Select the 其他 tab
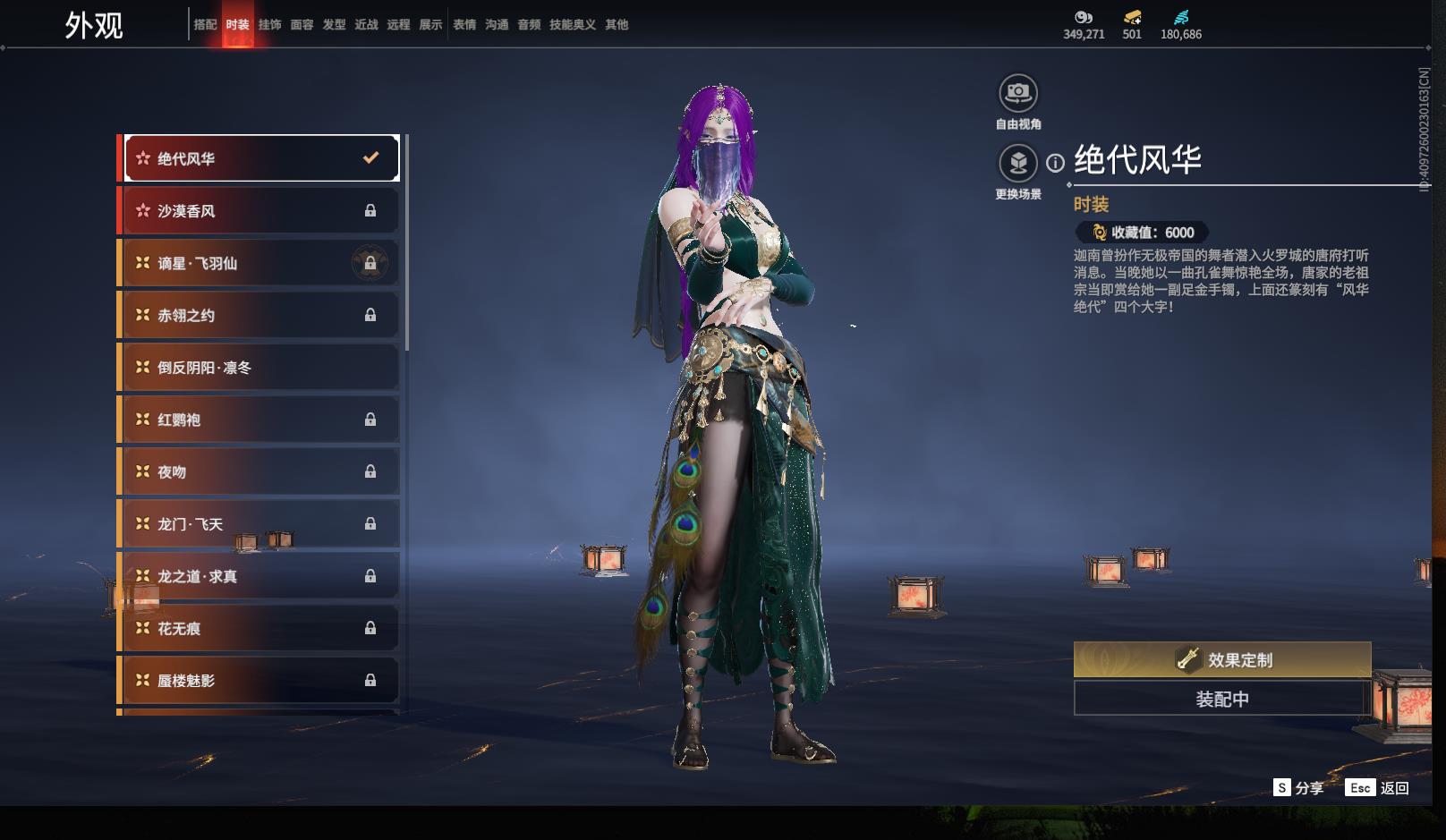Image resolution: width=1446 pixels, height=840 pixels. (x=617, y=25)
